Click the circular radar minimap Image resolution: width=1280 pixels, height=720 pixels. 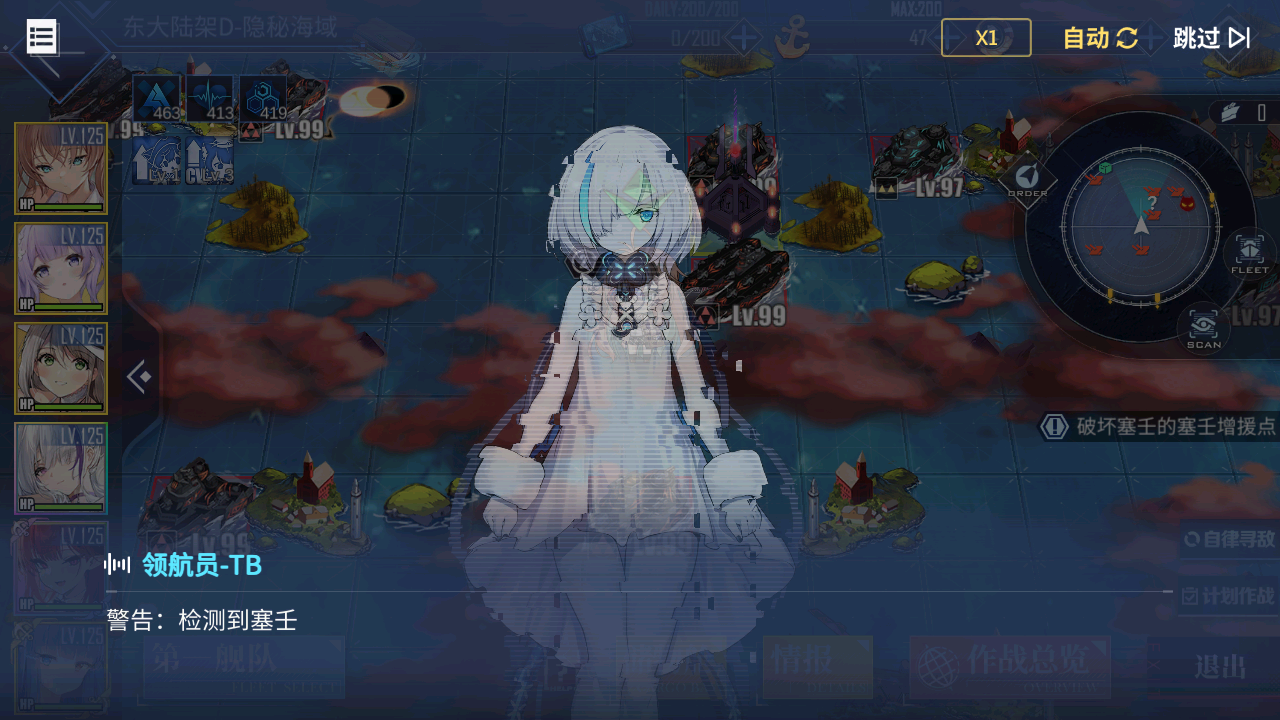coord(1140,225)
